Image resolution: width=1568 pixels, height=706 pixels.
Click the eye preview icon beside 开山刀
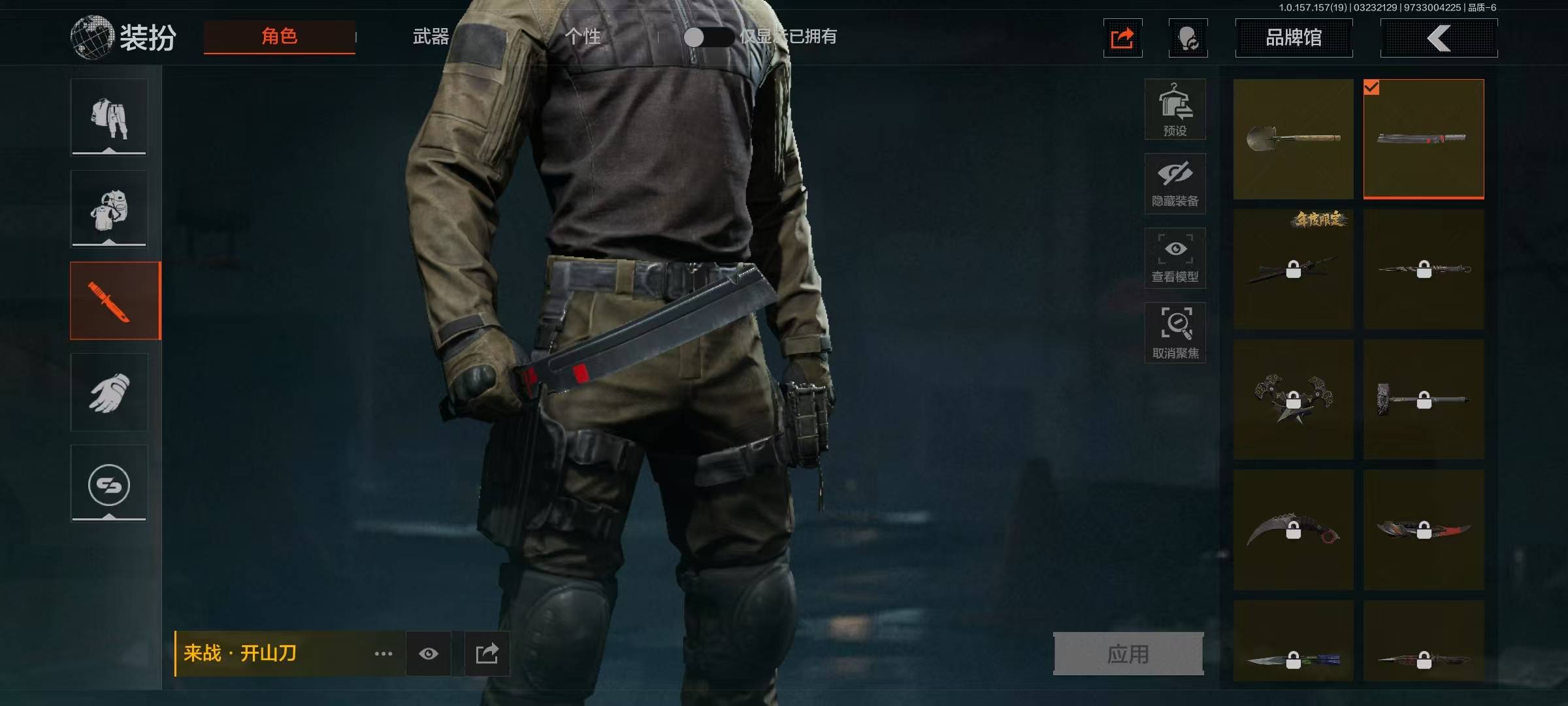point(429,654)
